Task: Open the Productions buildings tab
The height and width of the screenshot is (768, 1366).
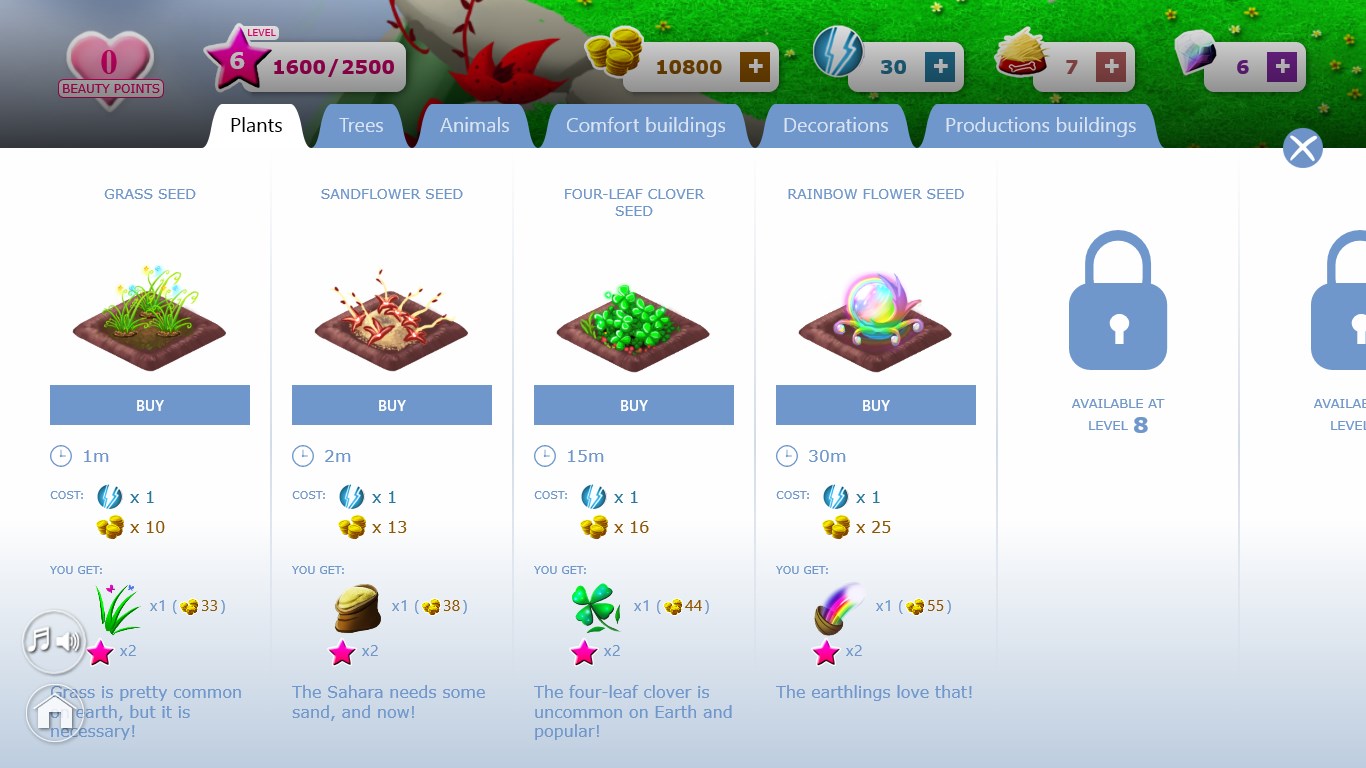Action: pos(1040,126)
